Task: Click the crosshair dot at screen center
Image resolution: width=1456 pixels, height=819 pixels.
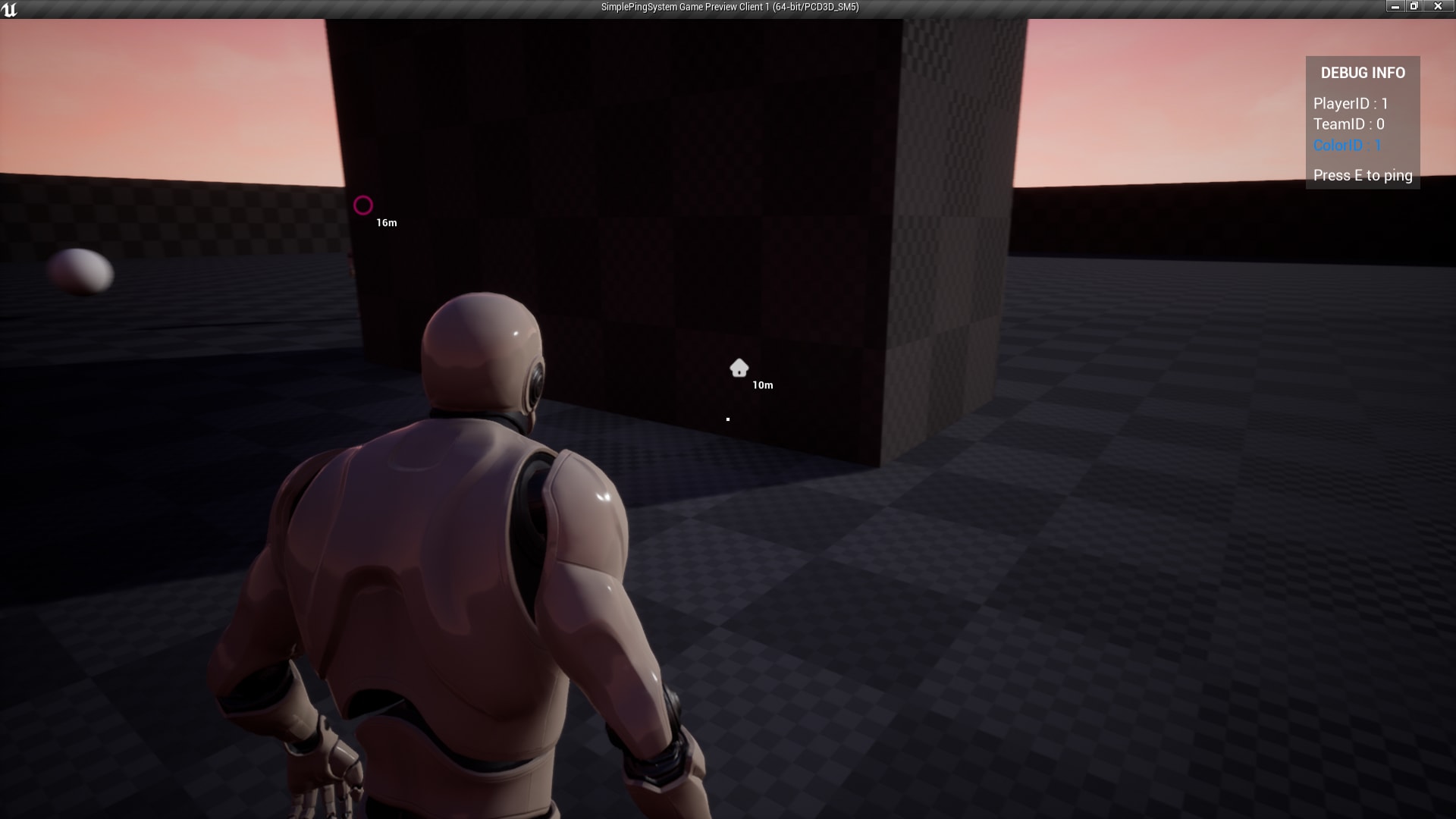Action: 727,419
